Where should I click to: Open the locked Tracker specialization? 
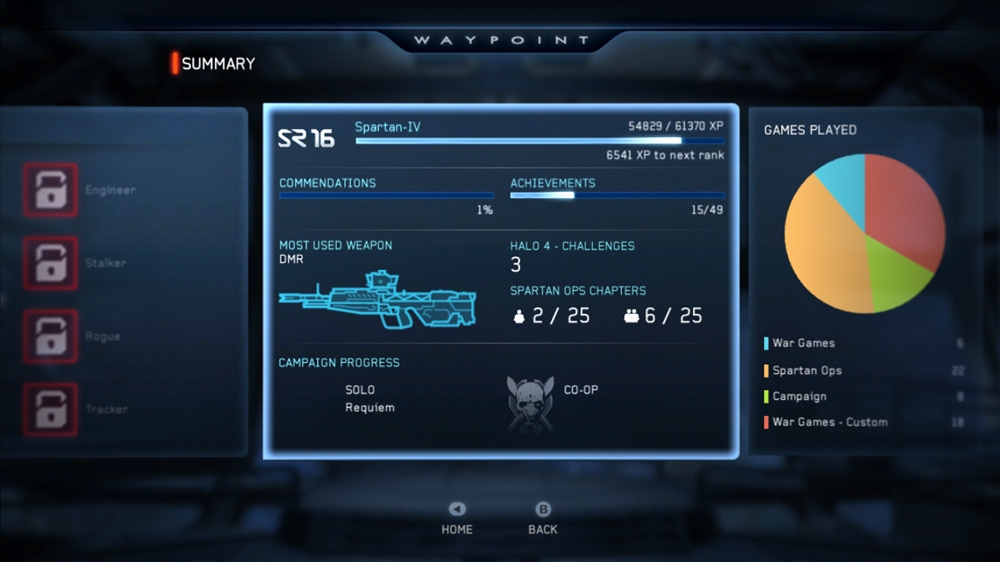pyautogui.click(x=50, y=409)
